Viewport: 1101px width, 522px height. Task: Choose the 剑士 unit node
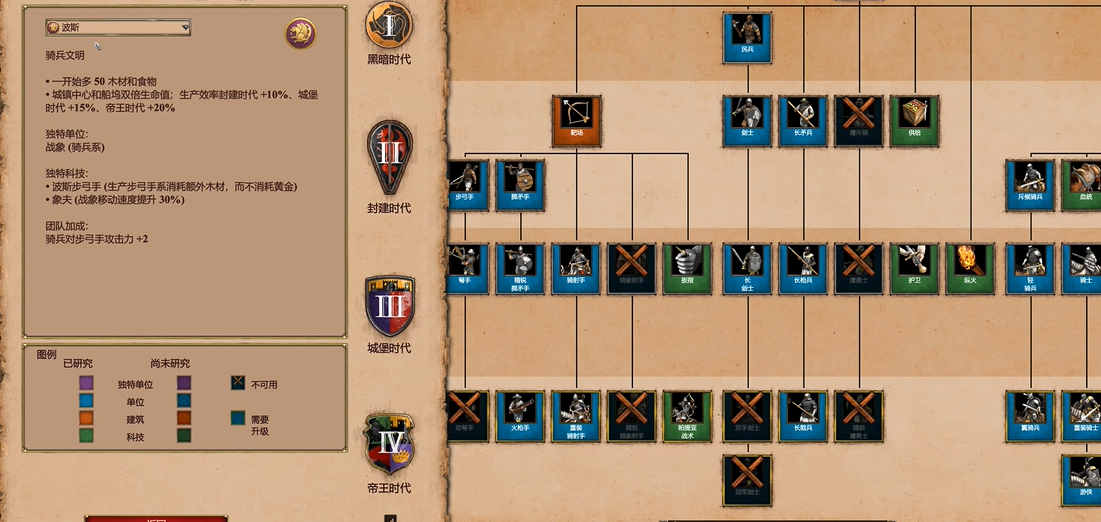(747, 121)
